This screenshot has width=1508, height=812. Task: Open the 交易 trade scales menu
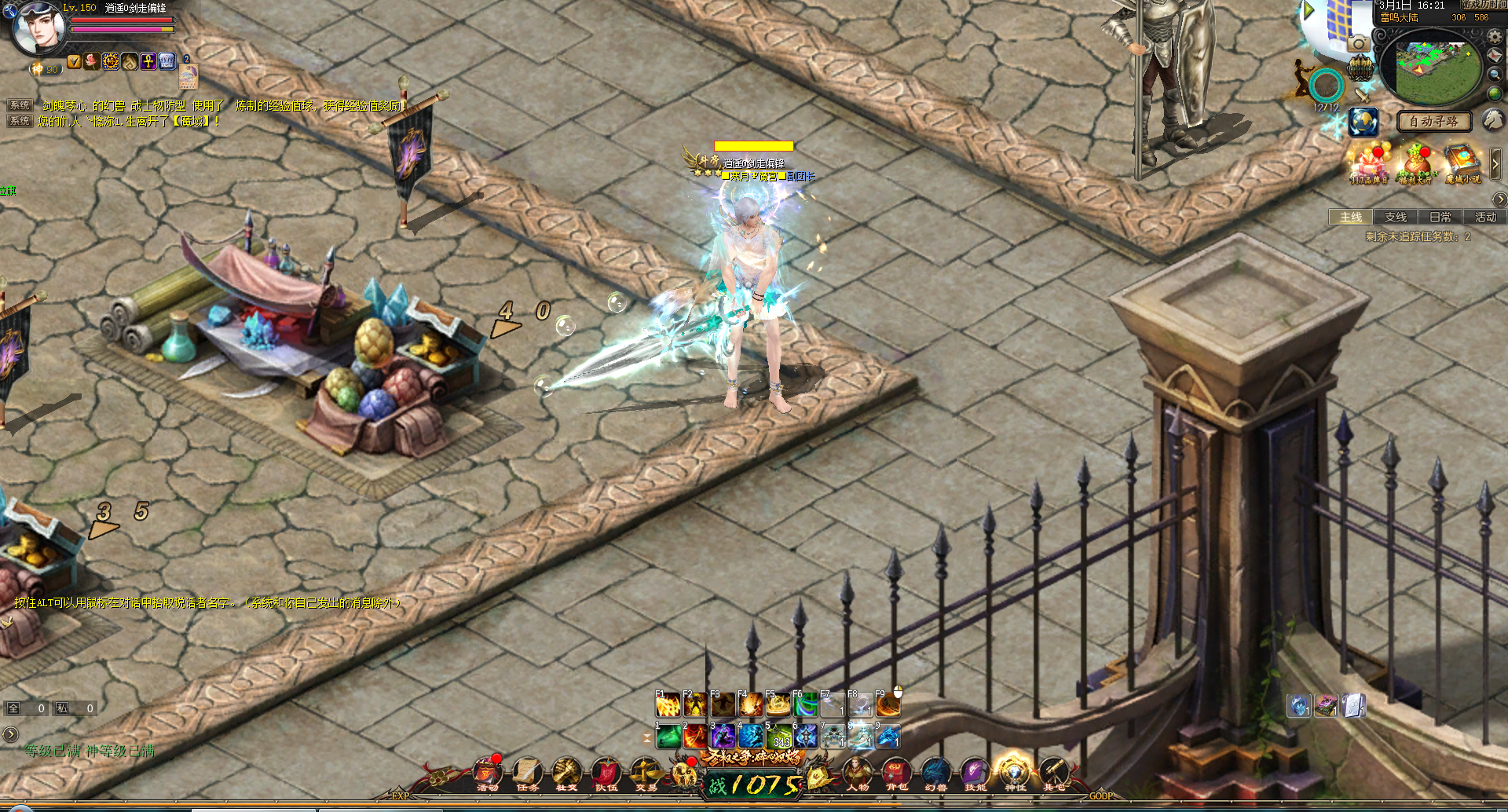pyautogui.click(x=646, y=774)
